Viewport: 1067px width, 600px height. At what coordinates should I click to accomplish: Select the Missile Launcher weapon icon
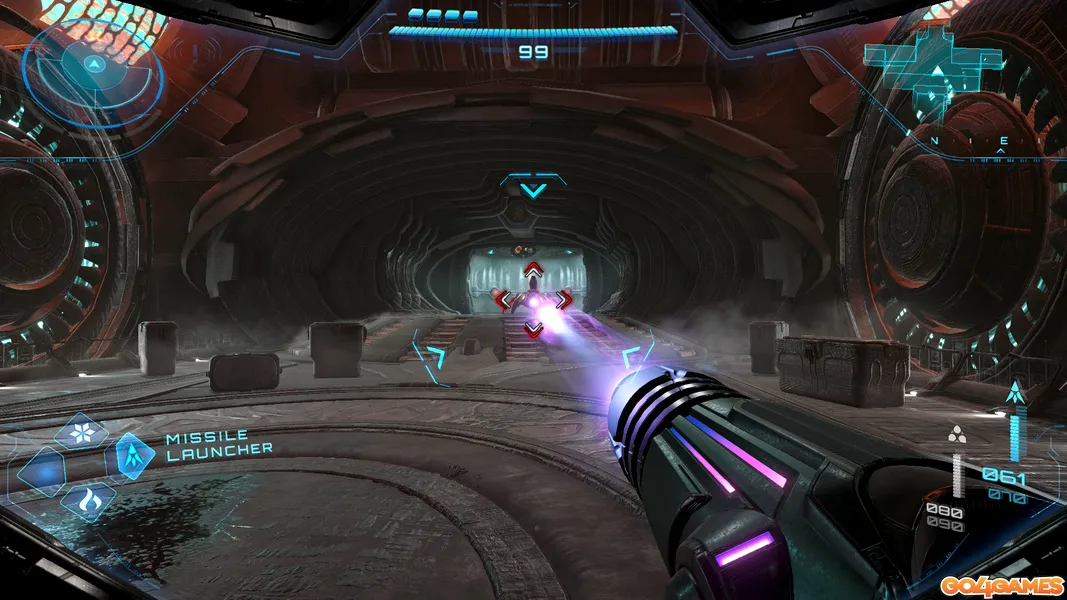click(135, 455)
